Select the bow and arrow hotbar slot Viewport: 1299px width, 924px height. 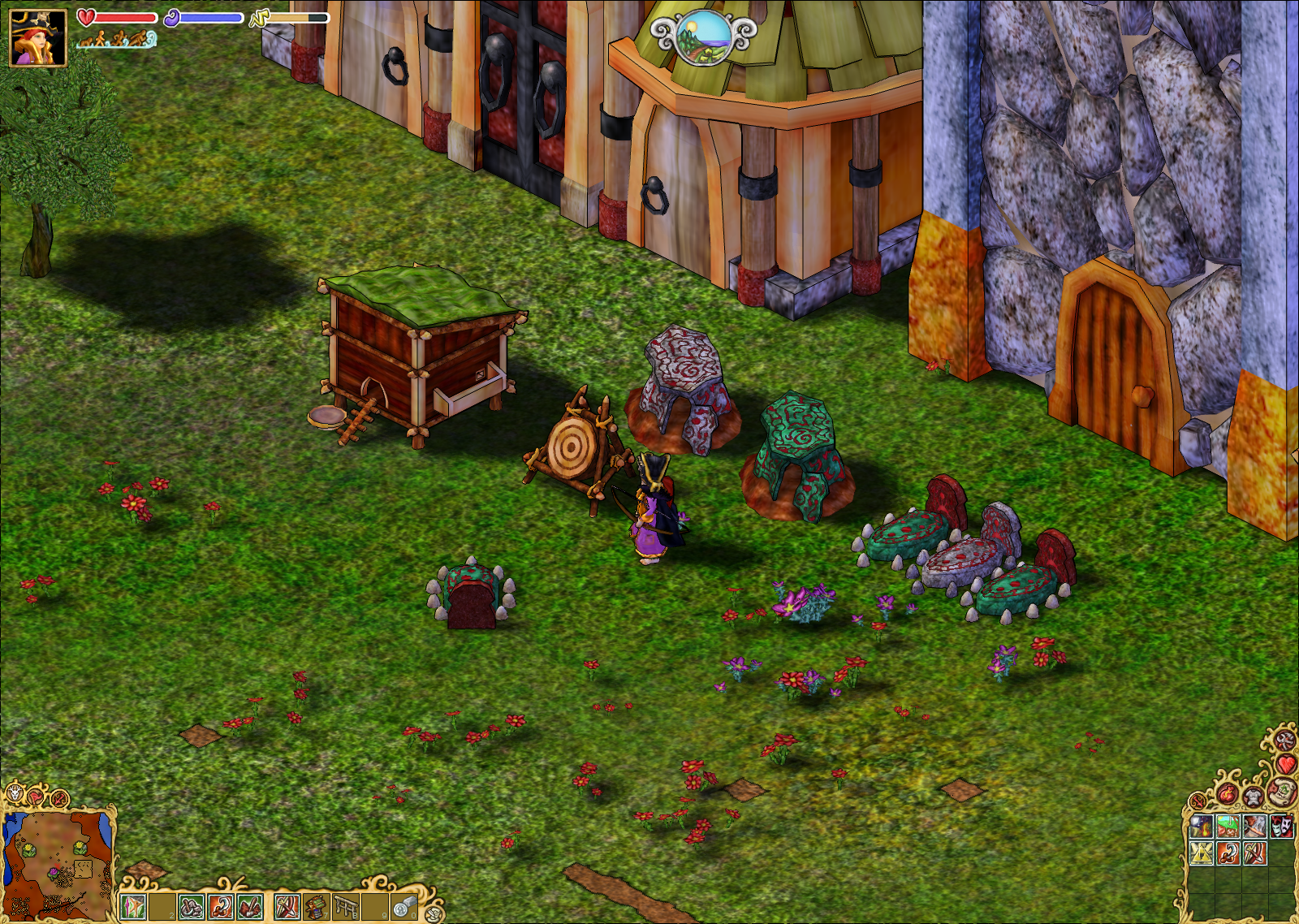click(287, 906)
